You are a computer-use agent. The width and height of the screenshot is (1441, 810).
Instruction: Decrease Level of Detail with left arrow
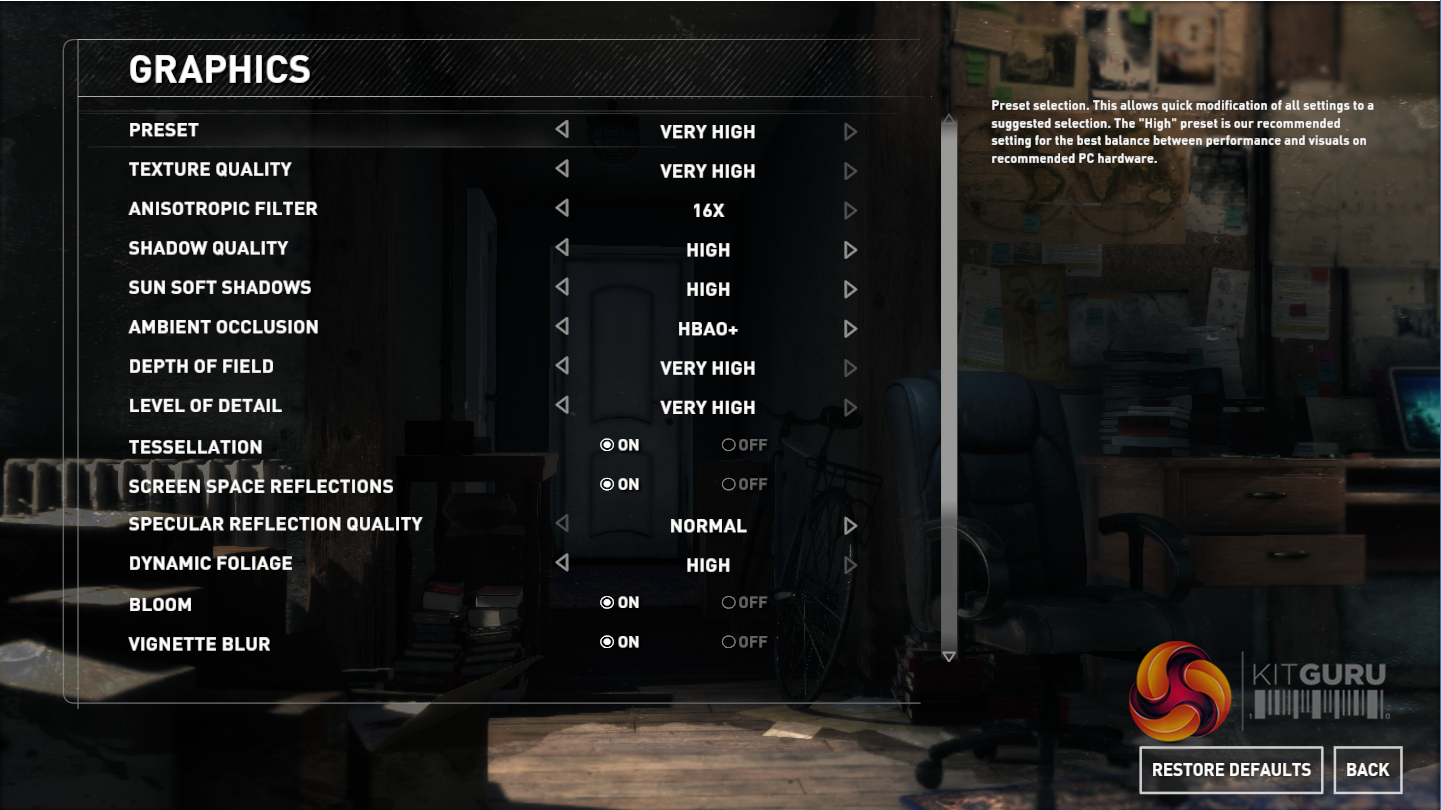pyautogui.click(x=562, y=405)
